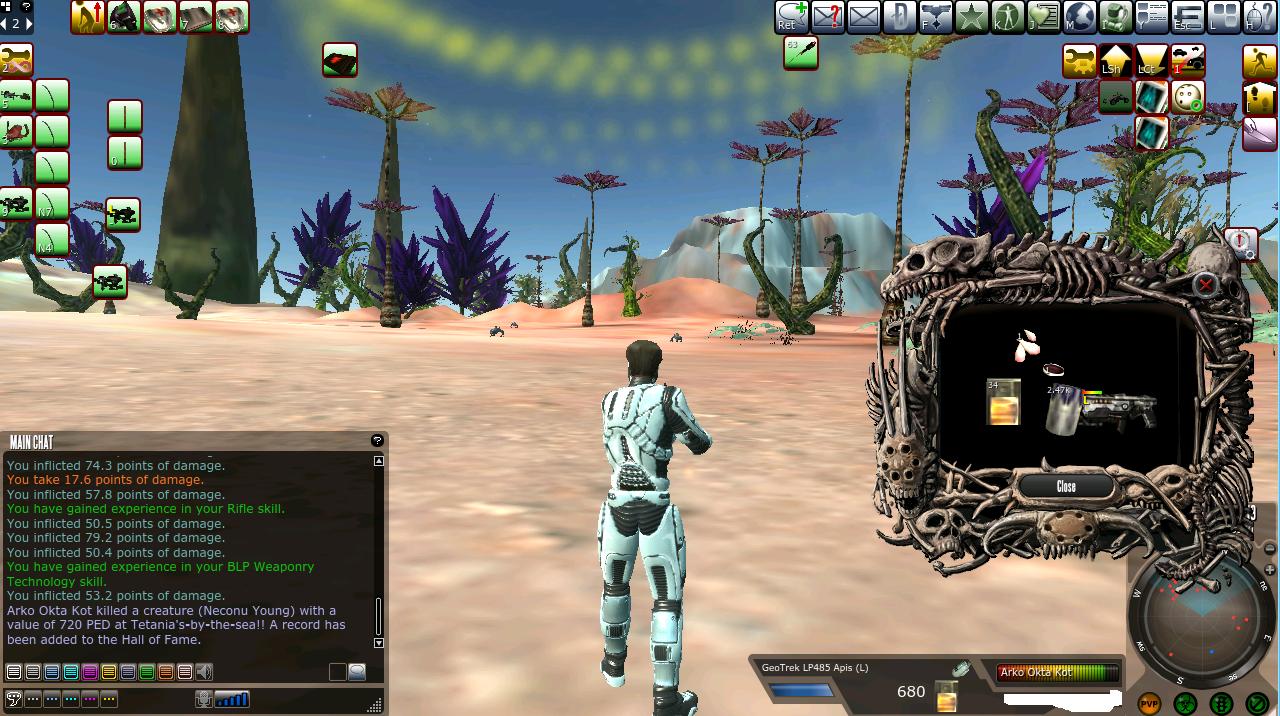Image resolution: width=1280 pixels, height=716 pixels.
Task: Open the mail with red question mark icon
Action: click(x=827, y=16)
